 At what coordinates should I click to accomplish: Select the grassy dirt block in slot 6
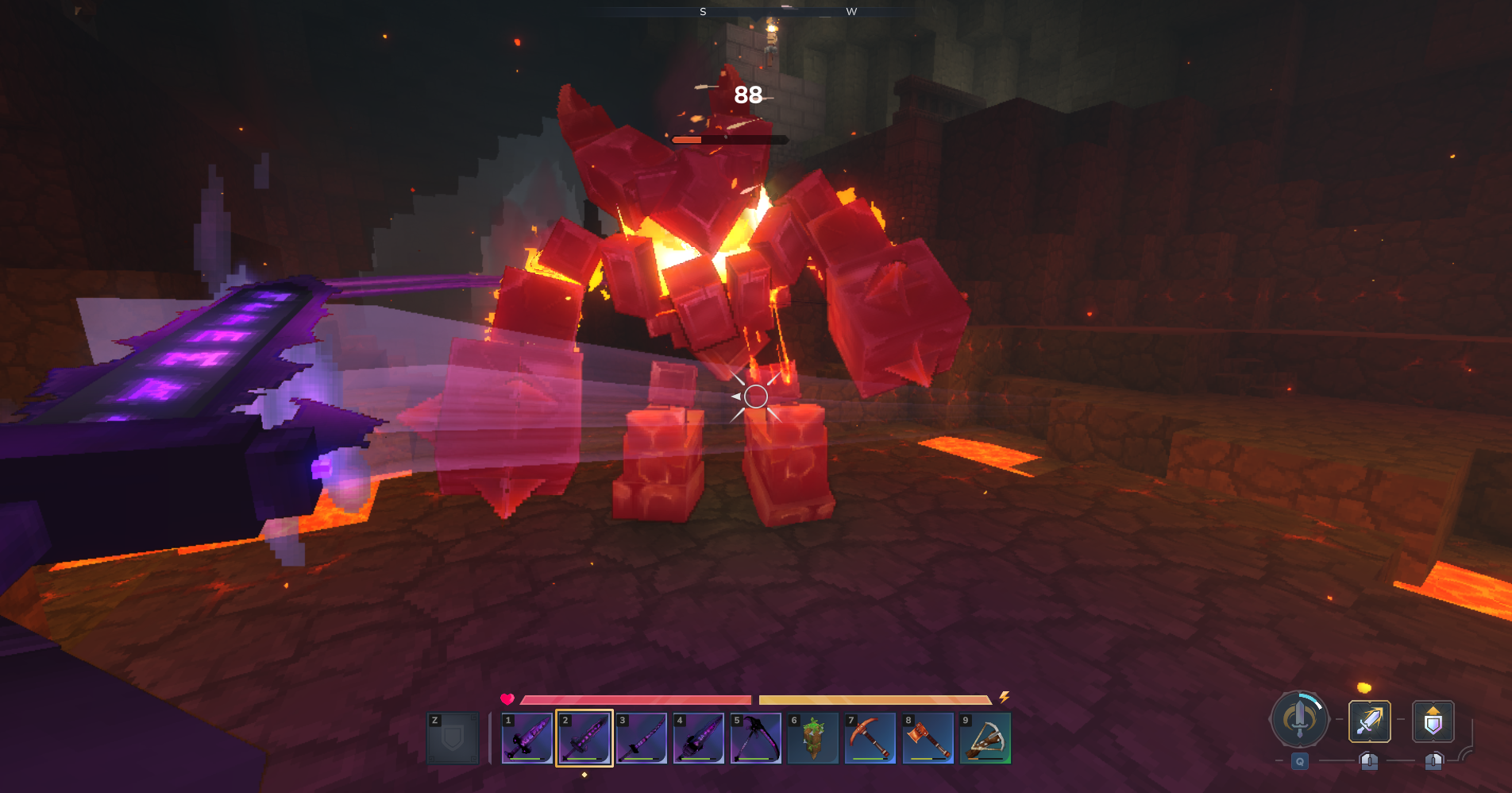click(813, 738)
